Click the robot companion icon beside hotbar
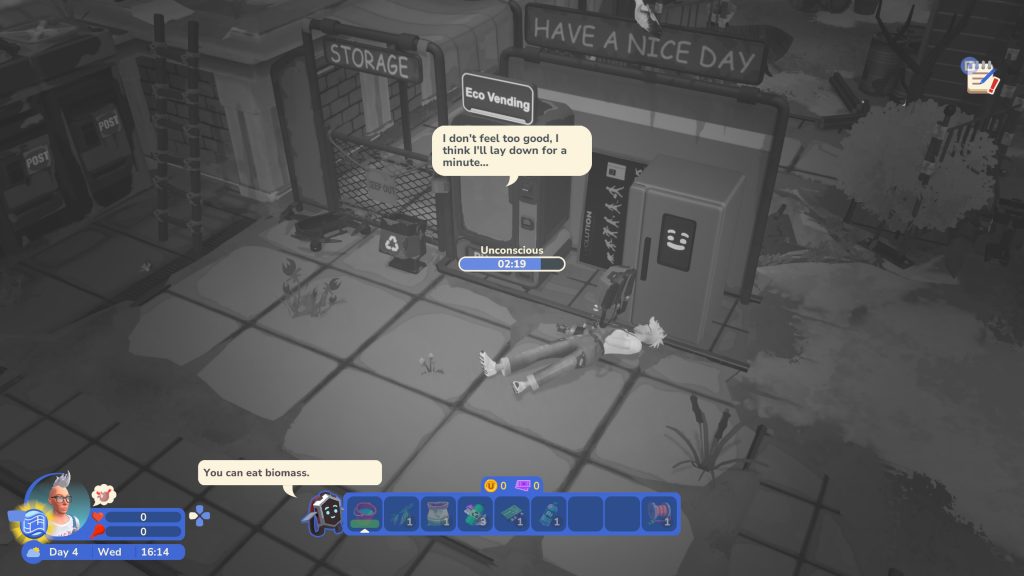The height and width of the screenshot is (576, 1024). tap(324, 513)
